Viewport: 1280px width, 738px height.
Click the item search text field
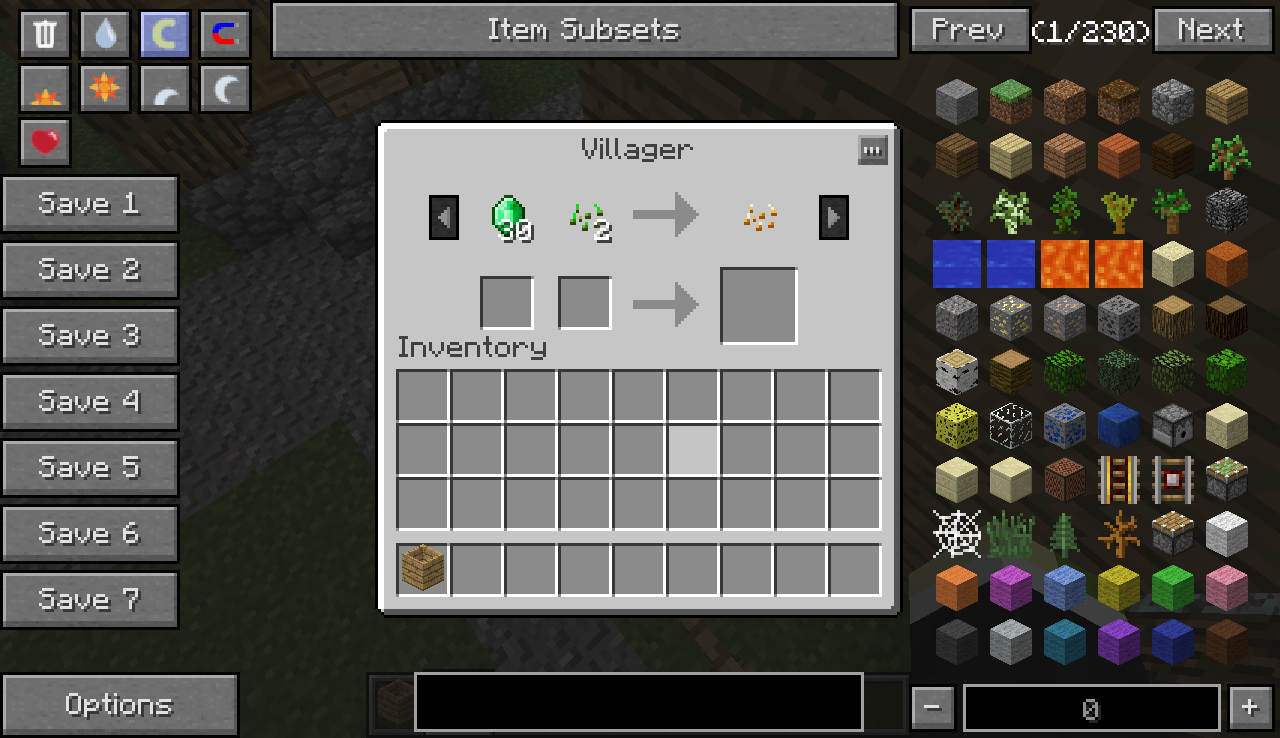(638, 701)
